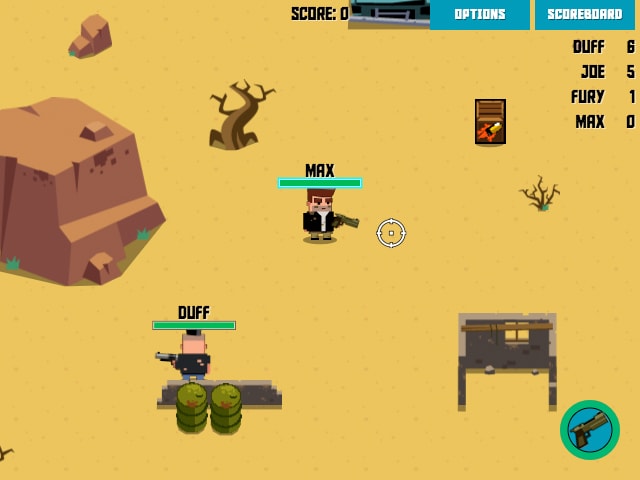Open the Options menu
This screenshot has width=640, height=480.
(479, 14)
